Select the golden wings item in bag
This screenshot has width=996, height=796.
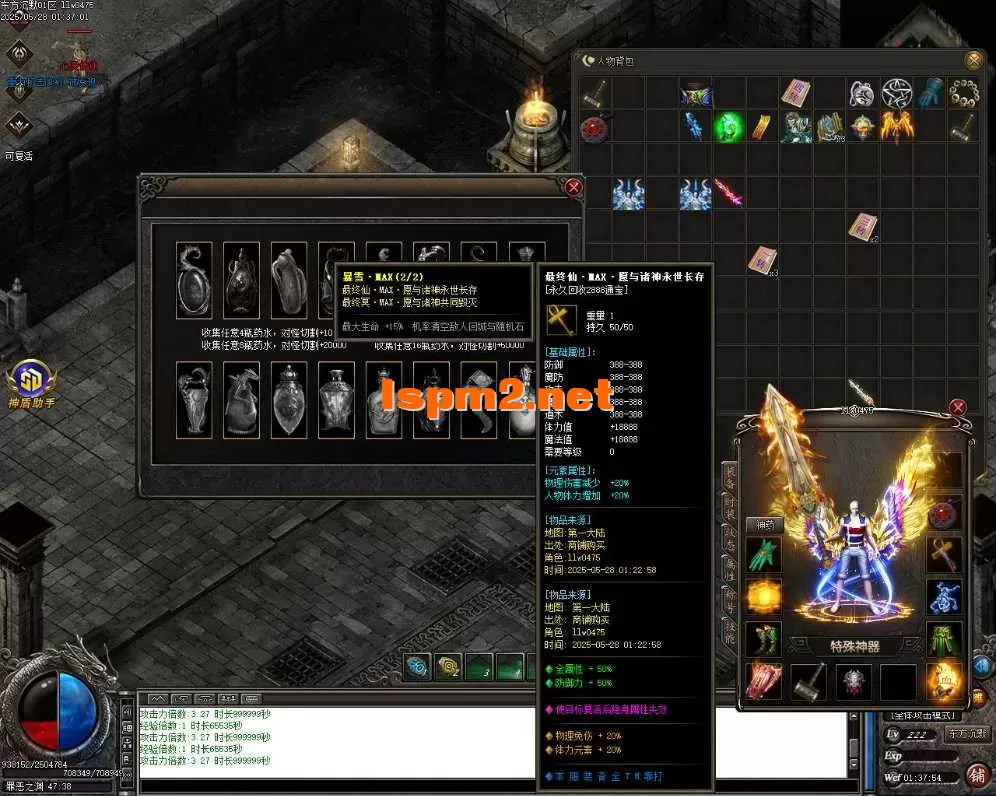tap(896, 127)
